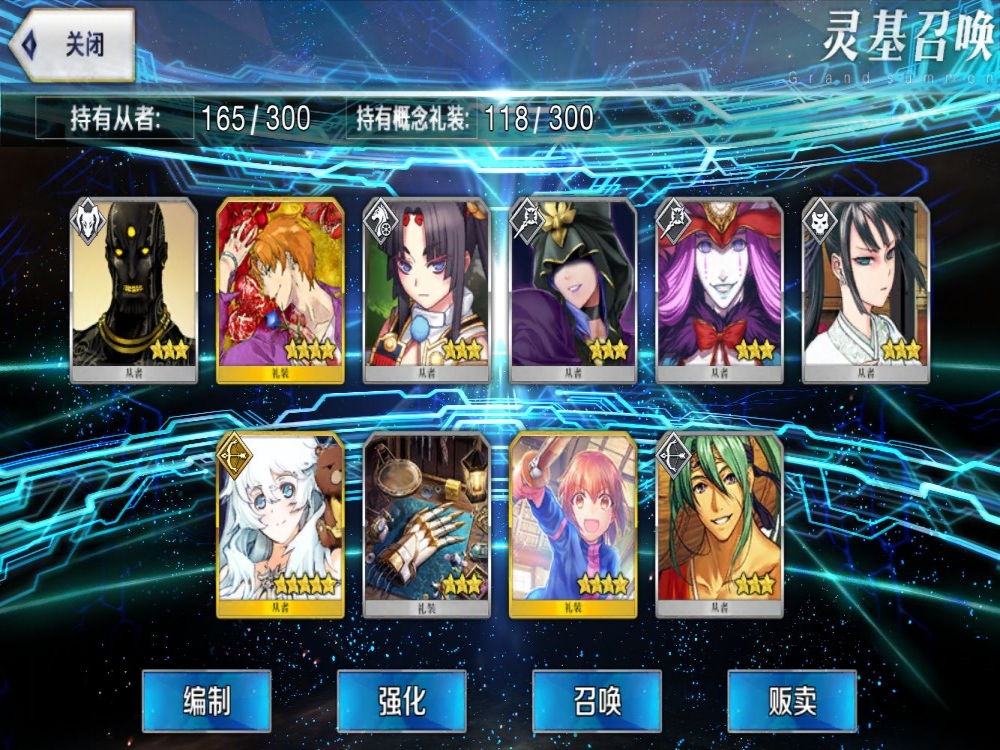Select the black golden-eyed servant card
This screenshot has height=750, width=1000.
[x=134, y=290]
